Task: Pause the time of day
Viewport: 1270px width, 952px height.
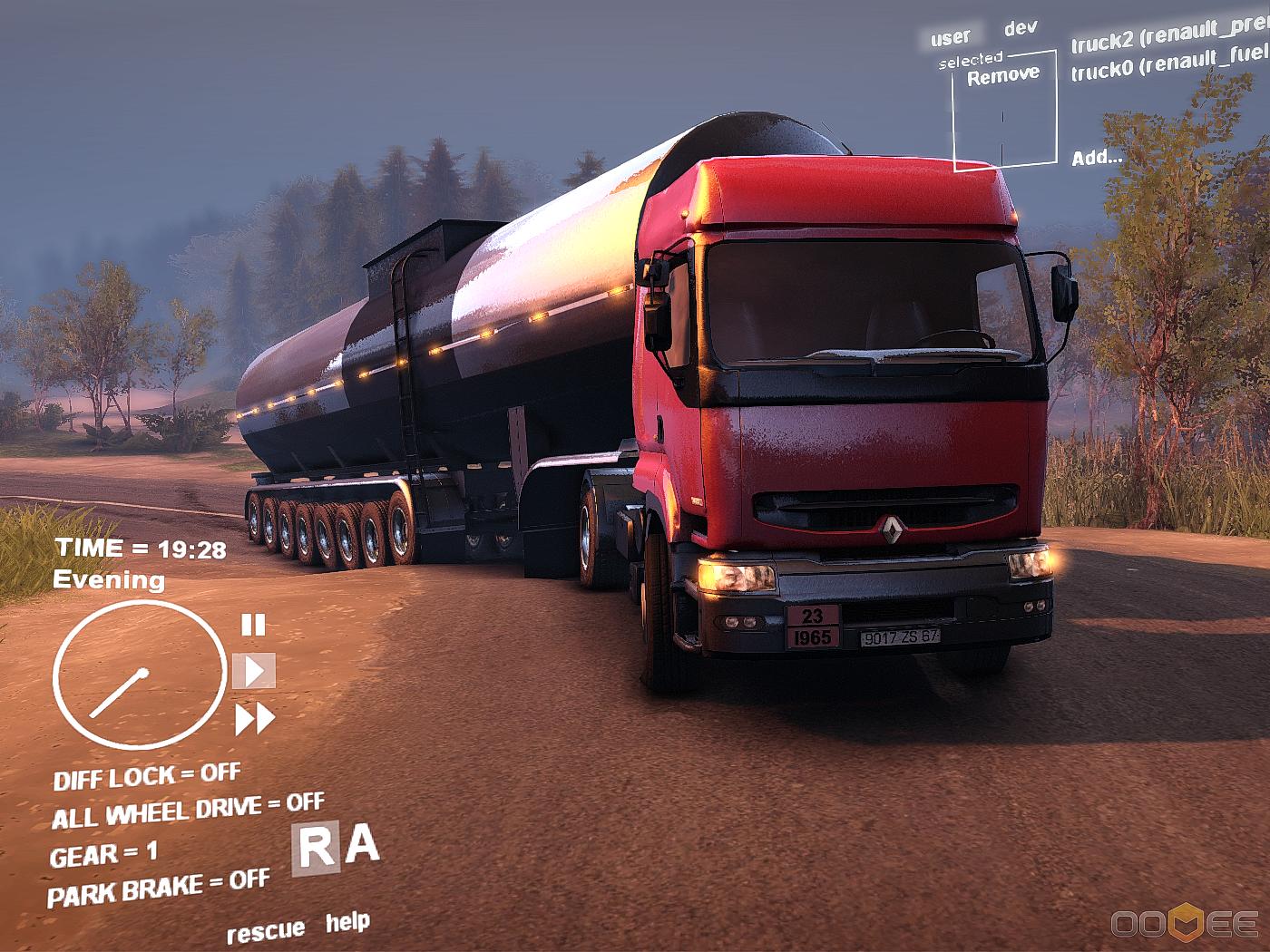Action: (253, 625)
